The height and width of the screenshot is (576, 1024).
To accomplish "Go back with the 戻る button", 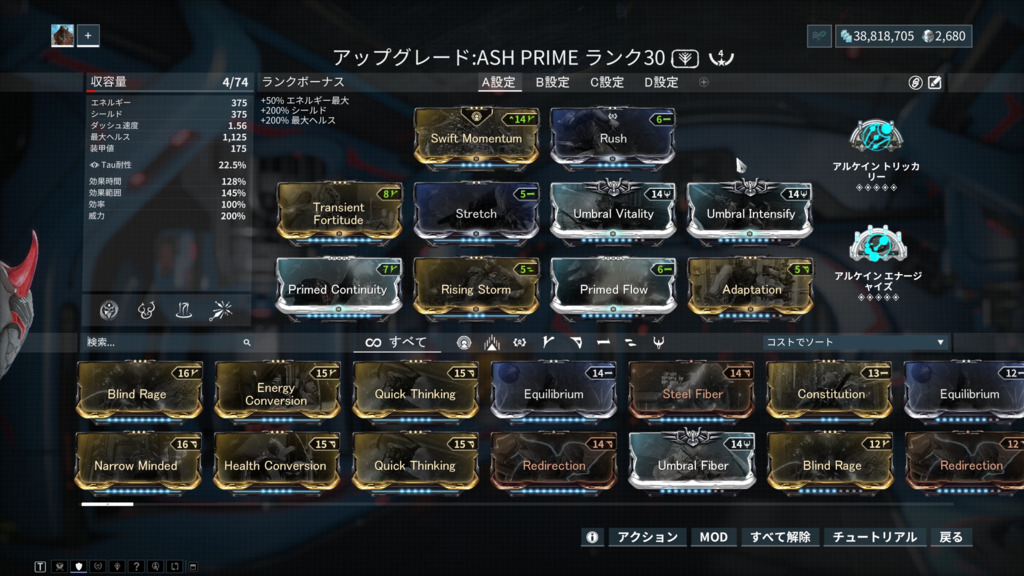I will (951, 537).
